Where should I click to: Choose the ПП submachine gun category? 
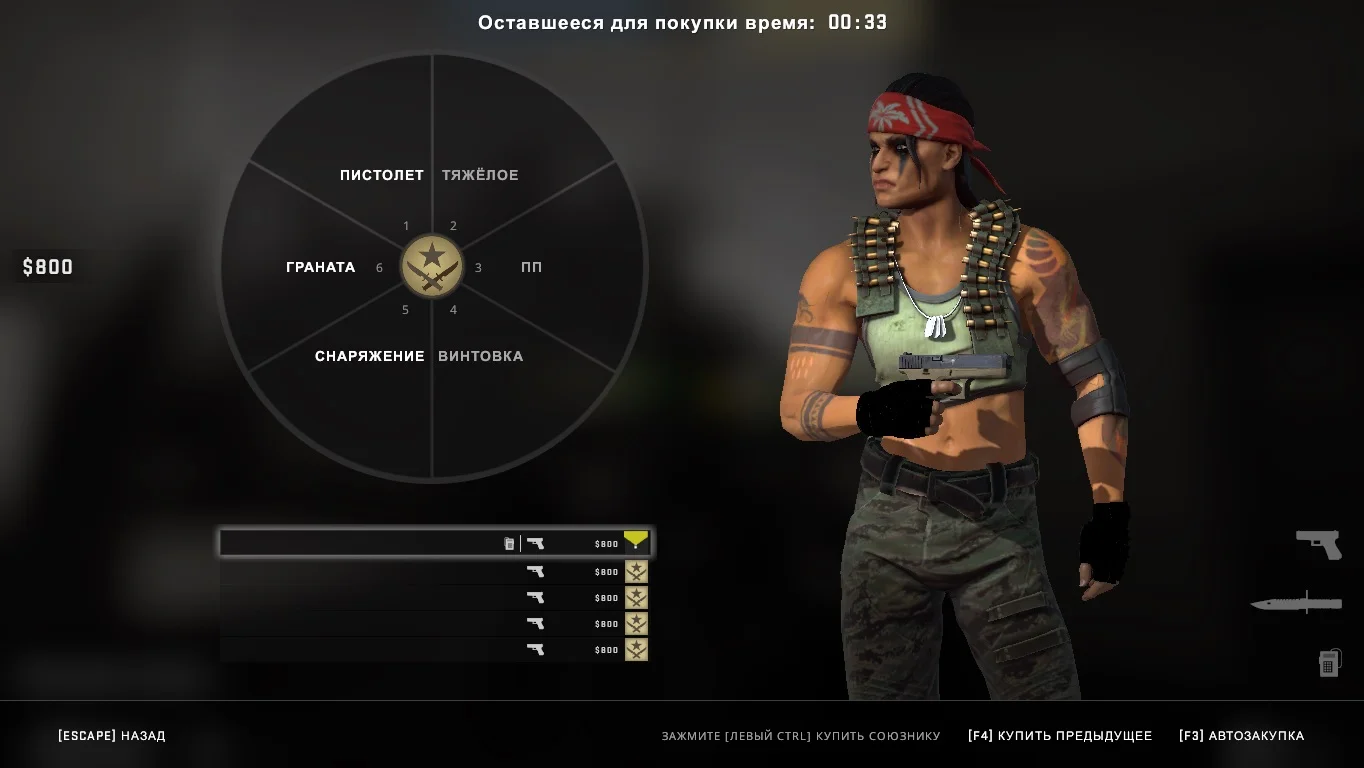pyautogui.click(x=531, y=267)
